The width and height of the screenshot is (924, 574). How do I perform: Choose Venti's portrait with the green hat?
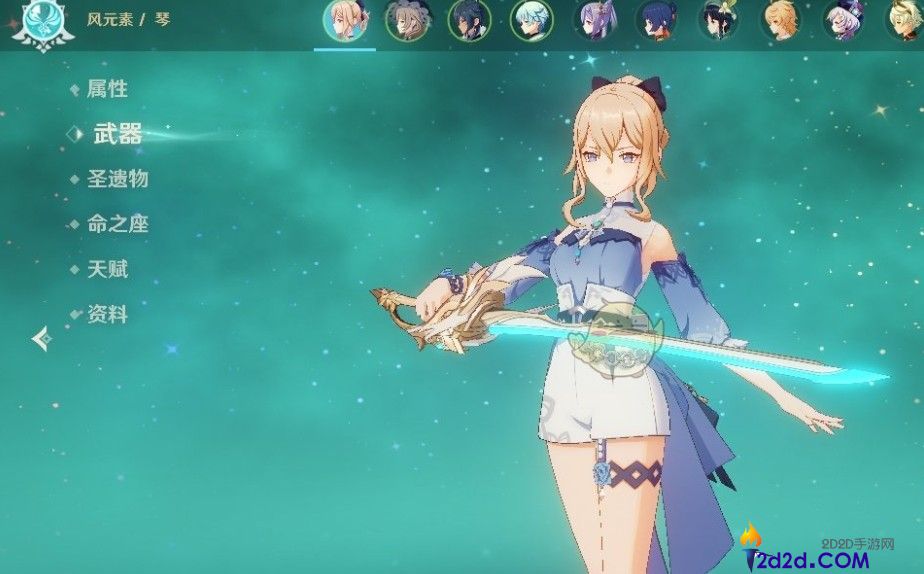717,21
